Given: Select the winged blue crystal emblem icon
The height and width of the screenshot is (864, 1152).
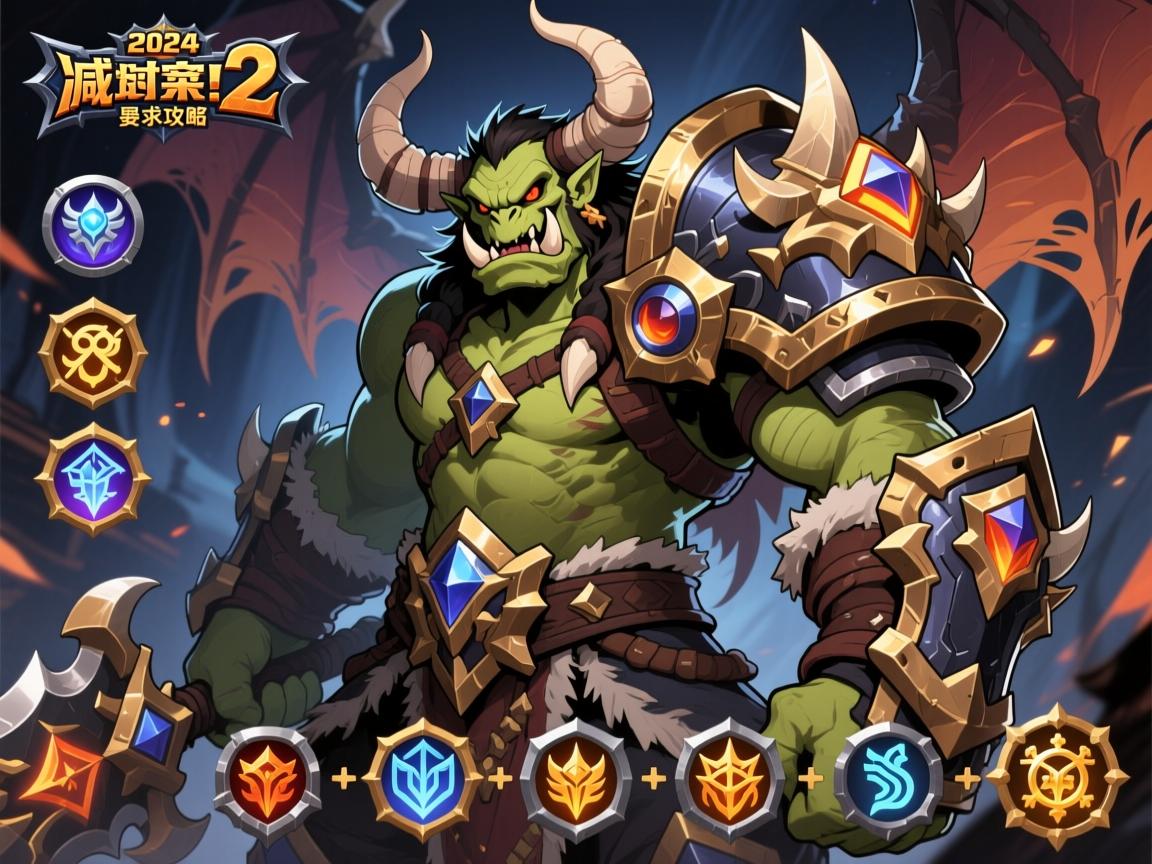Looking at the screenshot, I should click(93, 225).
